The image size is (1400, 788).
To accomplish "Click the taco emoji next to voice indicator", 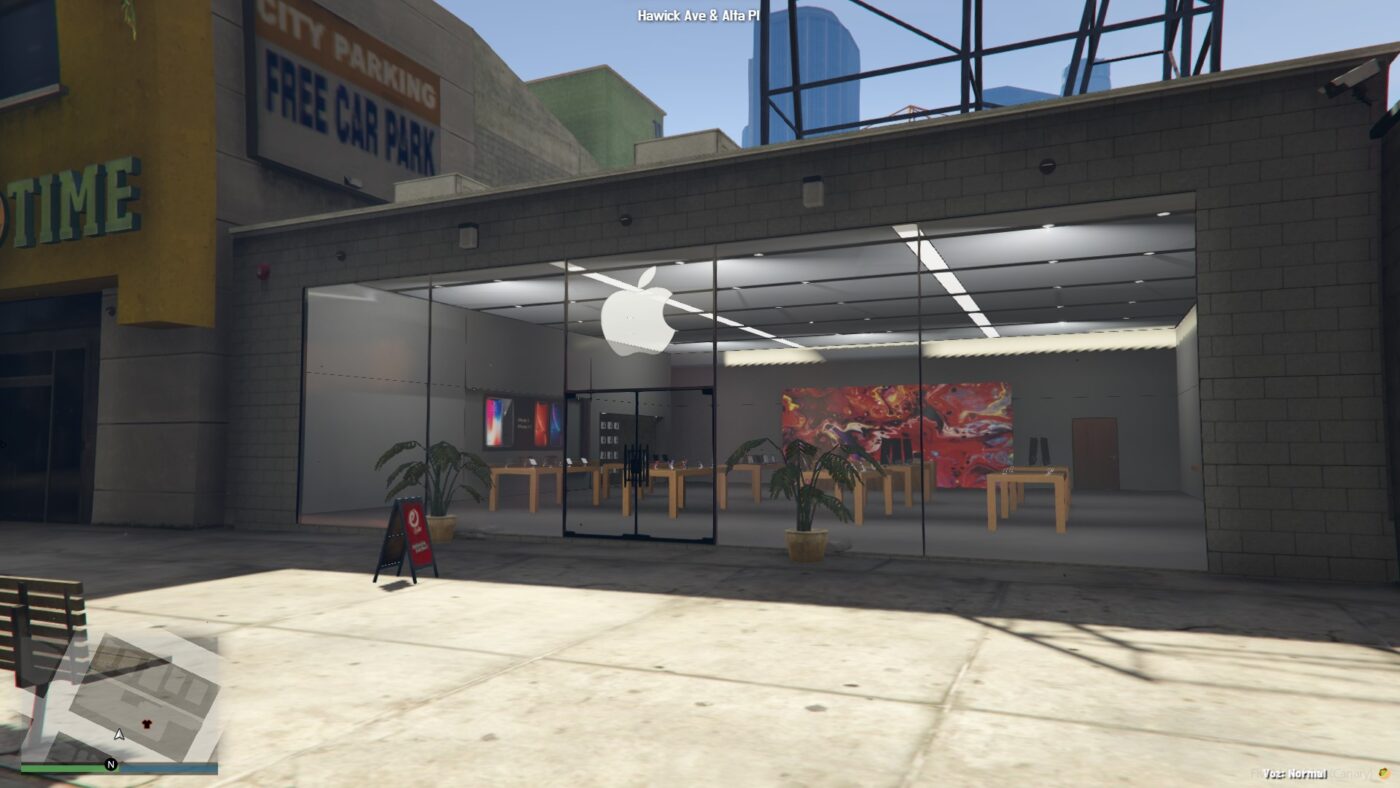I will click(1384, 774).
